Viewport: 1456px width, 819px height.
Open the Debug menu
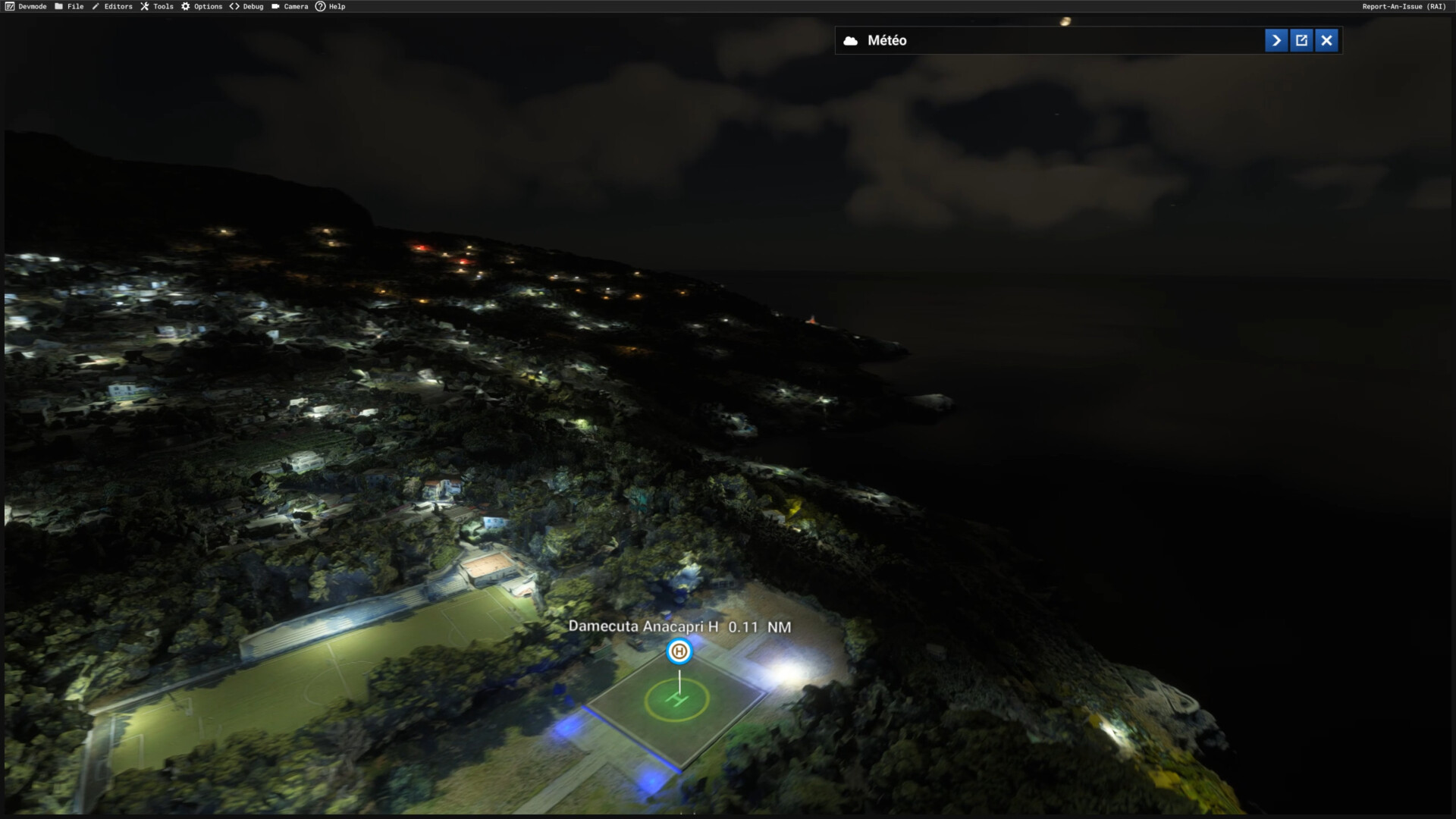click(x=246, y=6)
